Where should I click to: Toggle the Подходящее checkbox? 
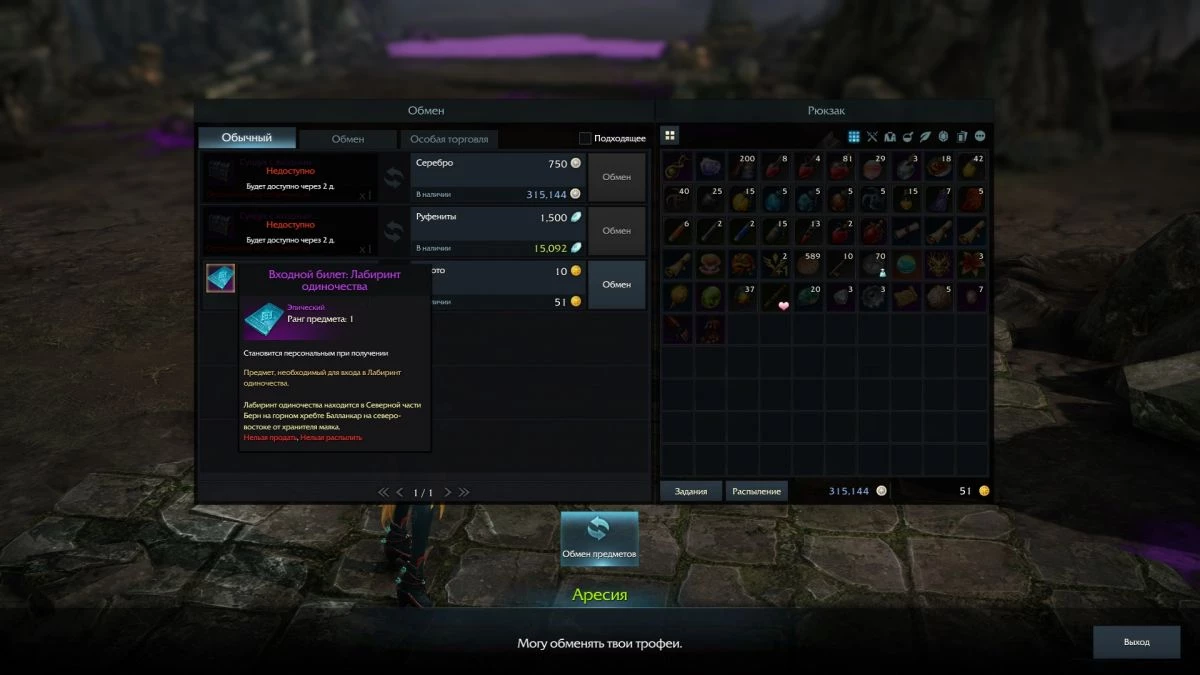tap(586, 138)
